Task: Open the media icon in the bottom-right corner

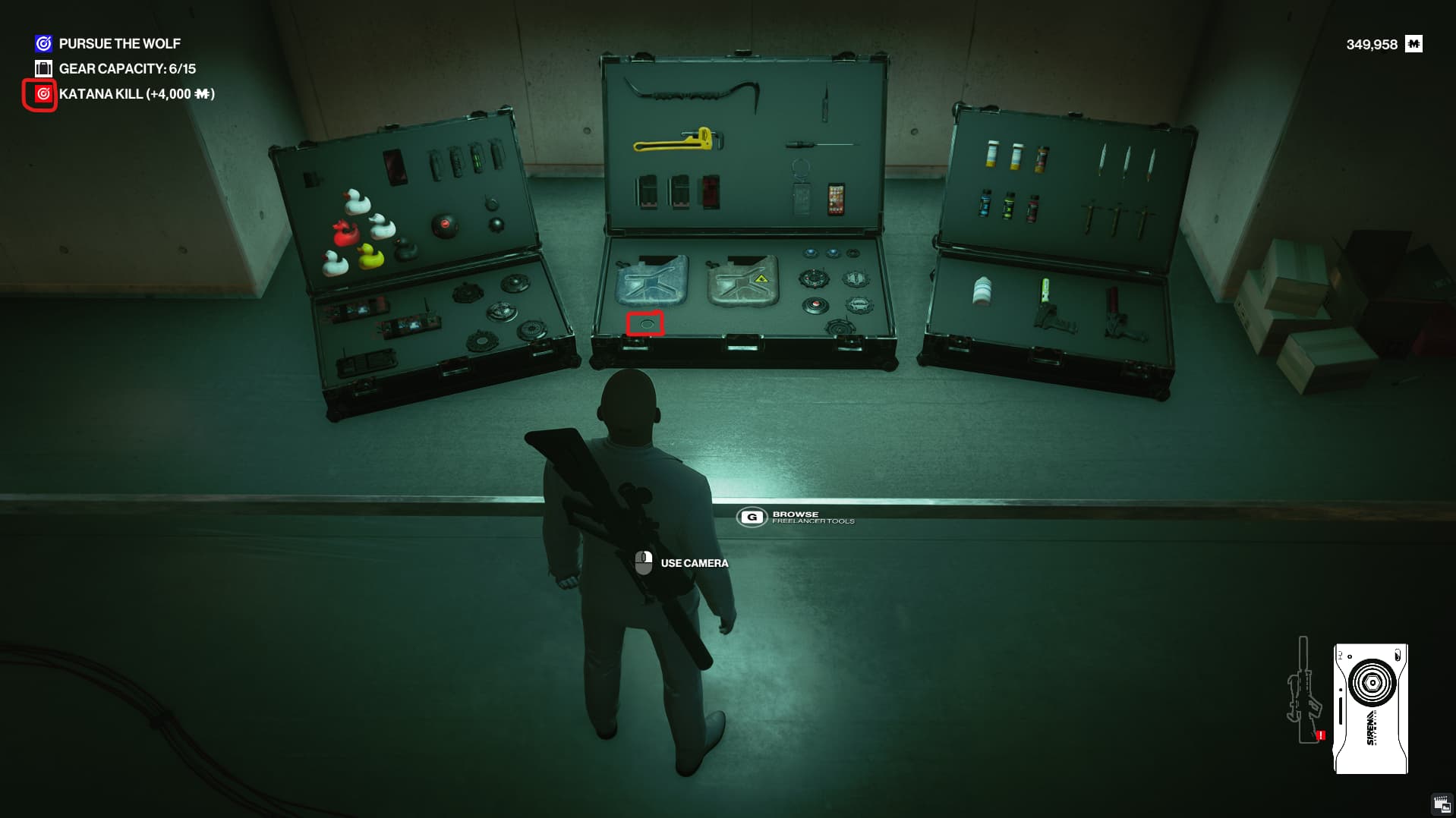Action: (x=1441, y=804)
